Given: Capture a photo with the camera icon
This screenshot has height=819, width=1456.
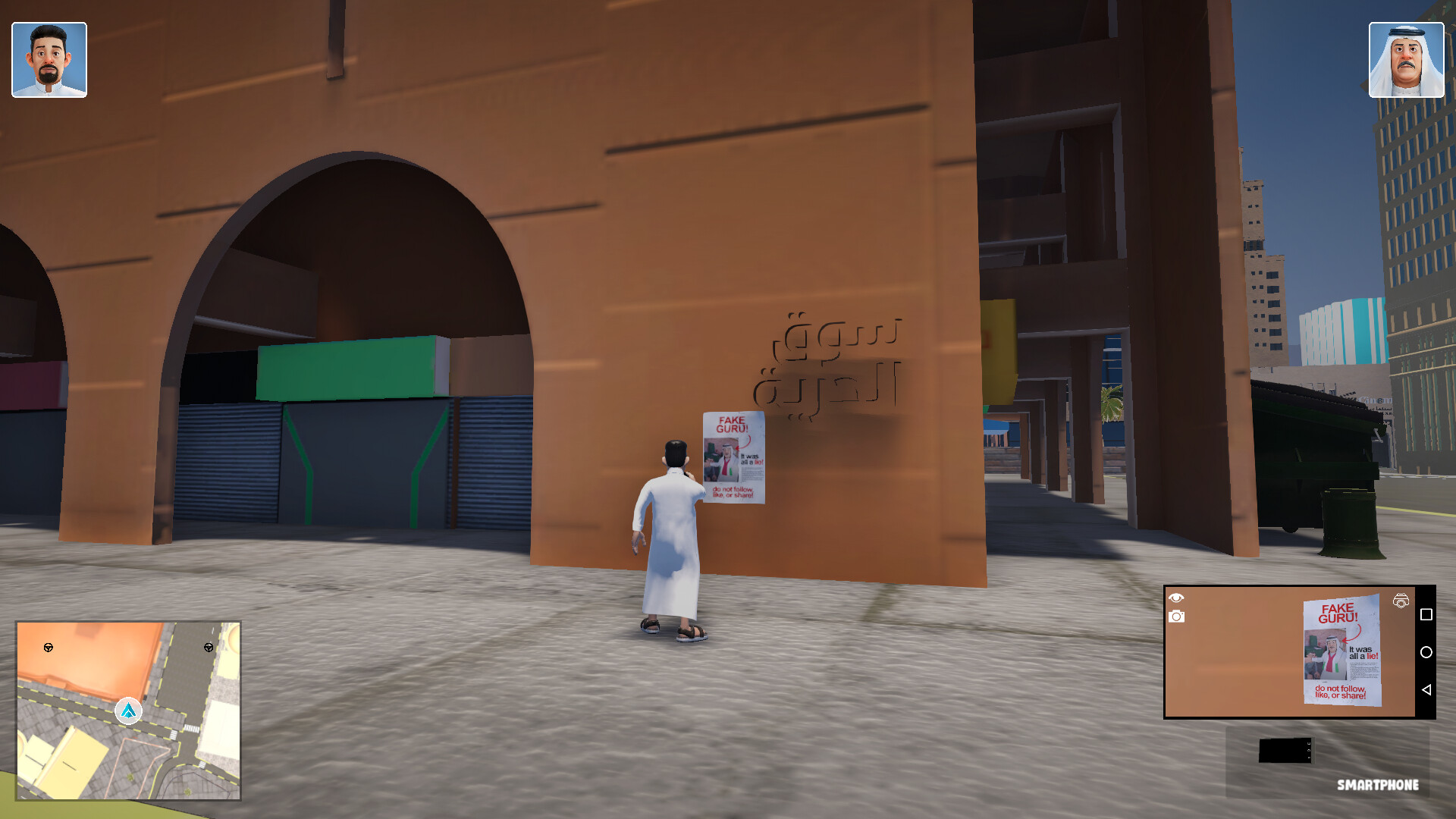Looking at the screenshot, I should point(1176,618).
